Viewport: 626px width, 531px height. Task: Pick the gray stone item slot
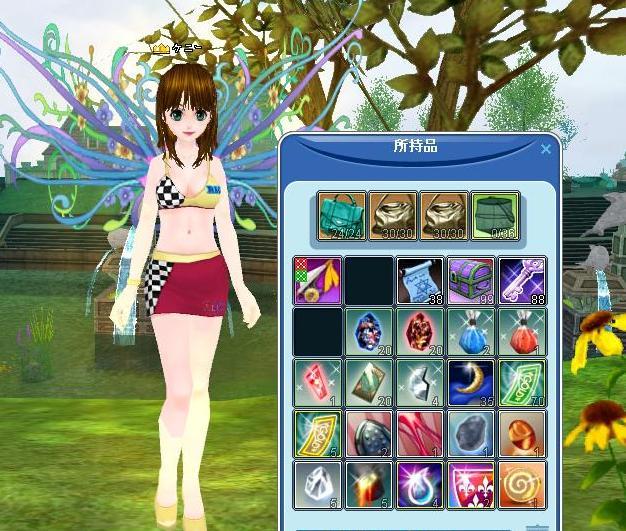click(x=471, y=433)
